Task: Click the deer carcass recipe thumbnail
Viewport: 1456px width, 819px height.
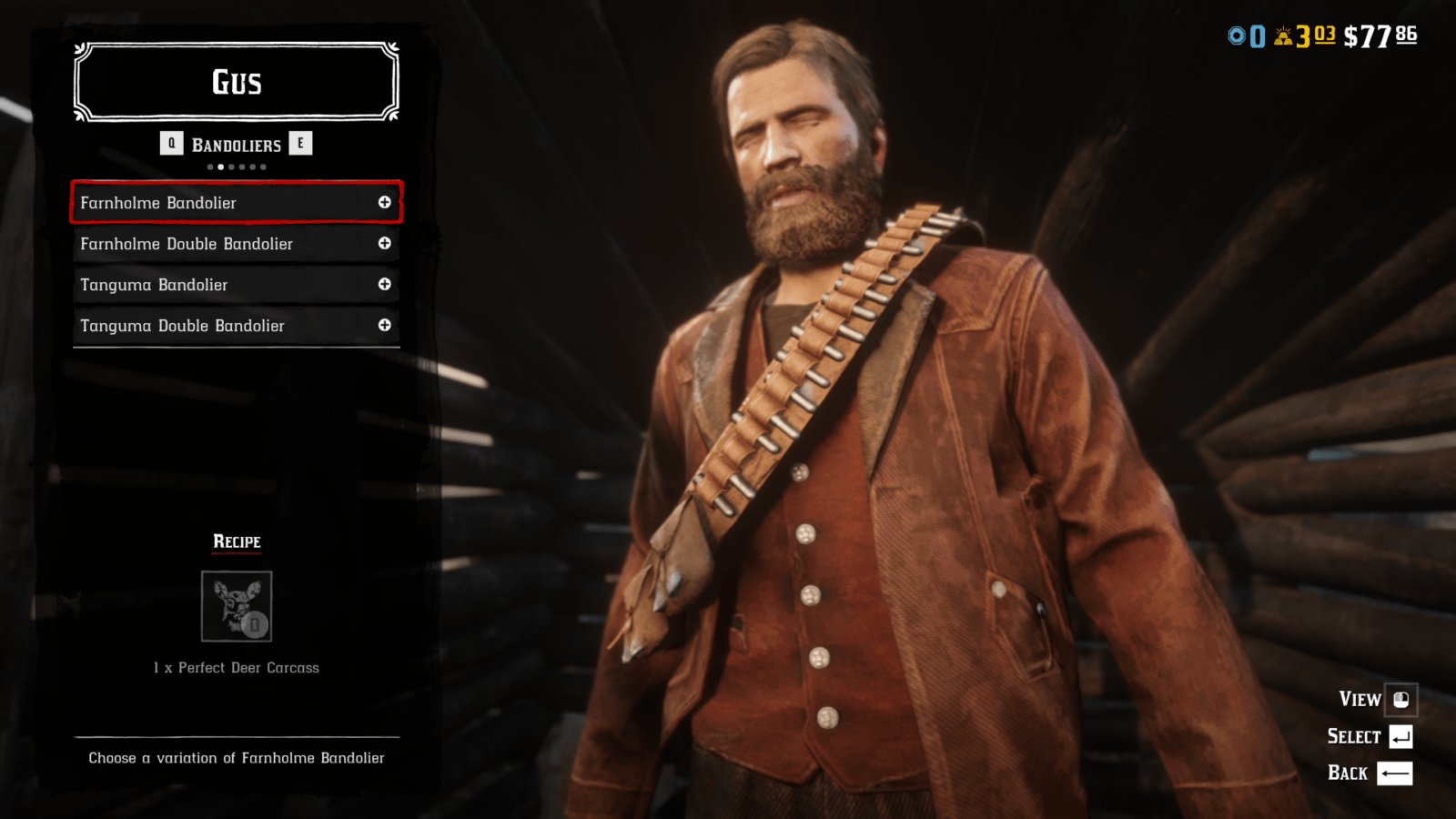Action: (x=236, y=607)
